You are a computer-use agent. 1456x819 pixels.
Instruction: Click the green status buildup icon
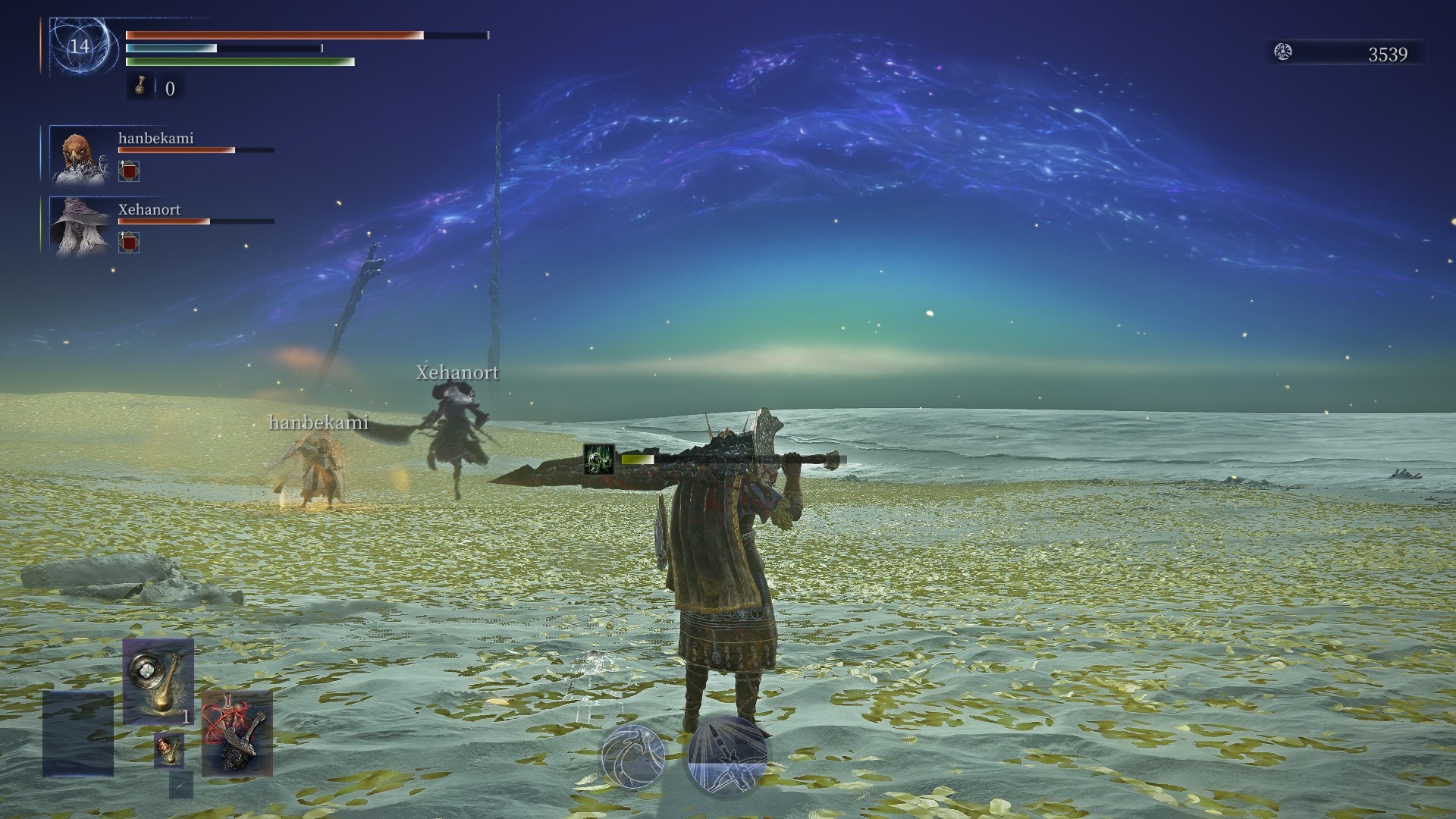point(599,460)
